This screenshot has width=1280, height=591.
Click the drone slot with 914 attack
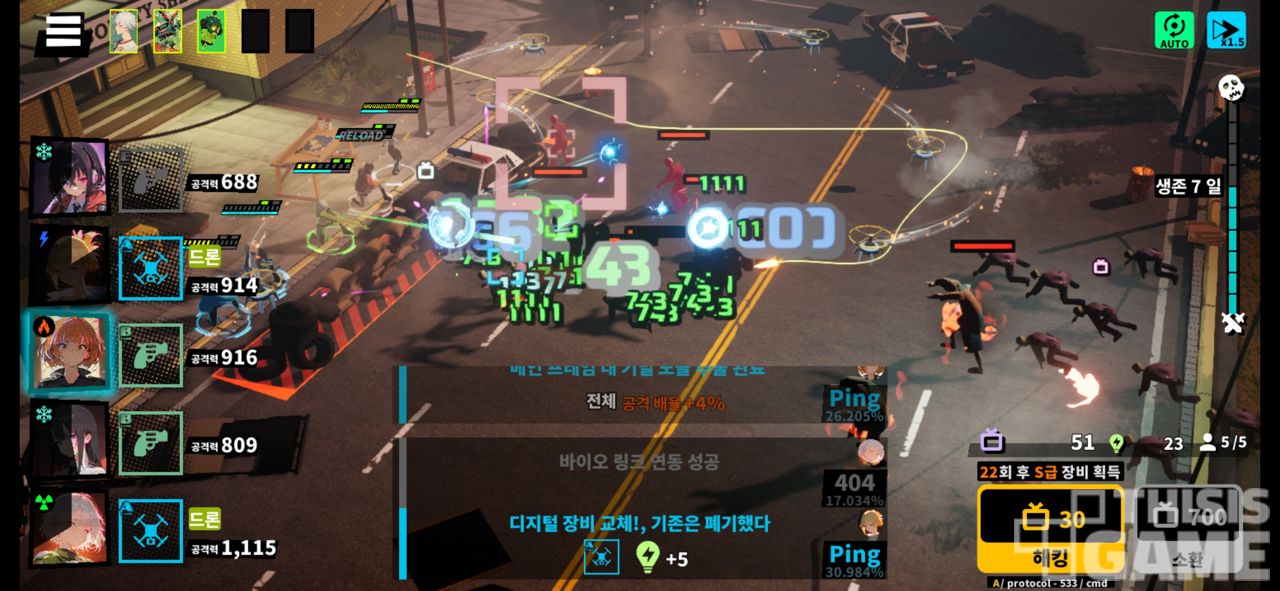click(151, 268)
